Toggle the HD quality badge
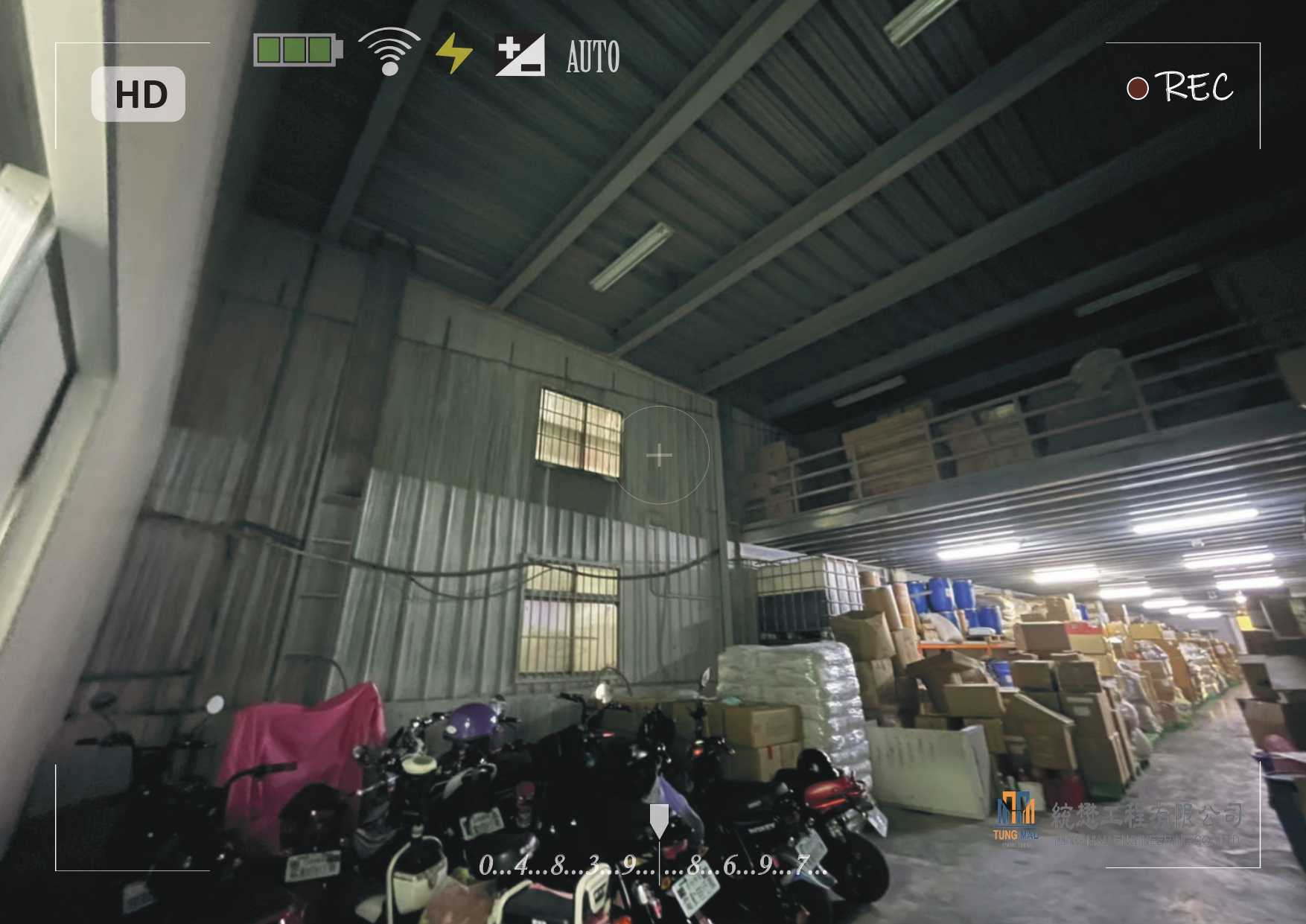This screenshot has width=1306, height=924. coord(138,95)
